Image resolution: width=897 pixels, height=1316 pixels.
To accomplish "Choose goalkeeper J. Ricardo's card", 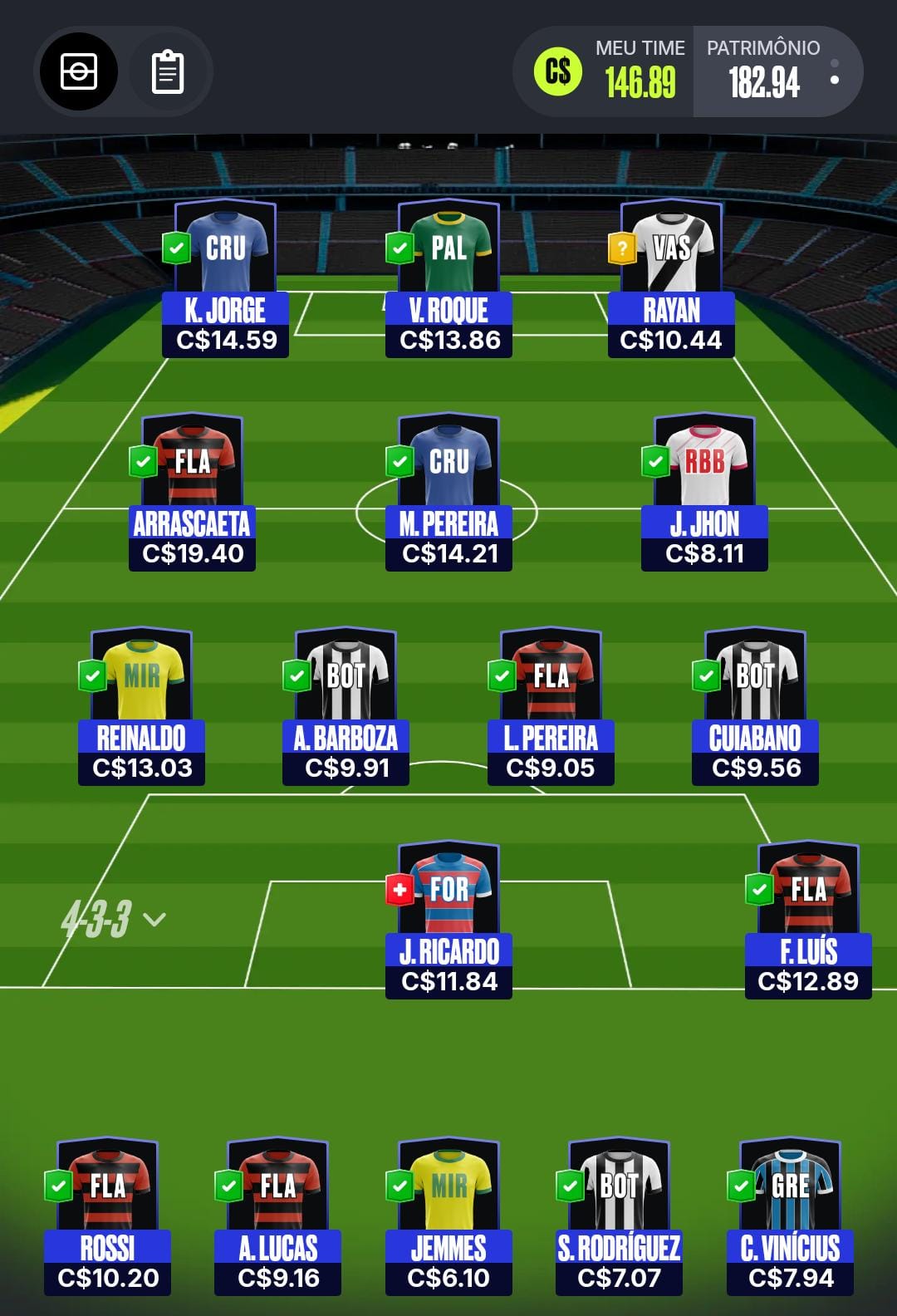I will click(x=448, y=920).
